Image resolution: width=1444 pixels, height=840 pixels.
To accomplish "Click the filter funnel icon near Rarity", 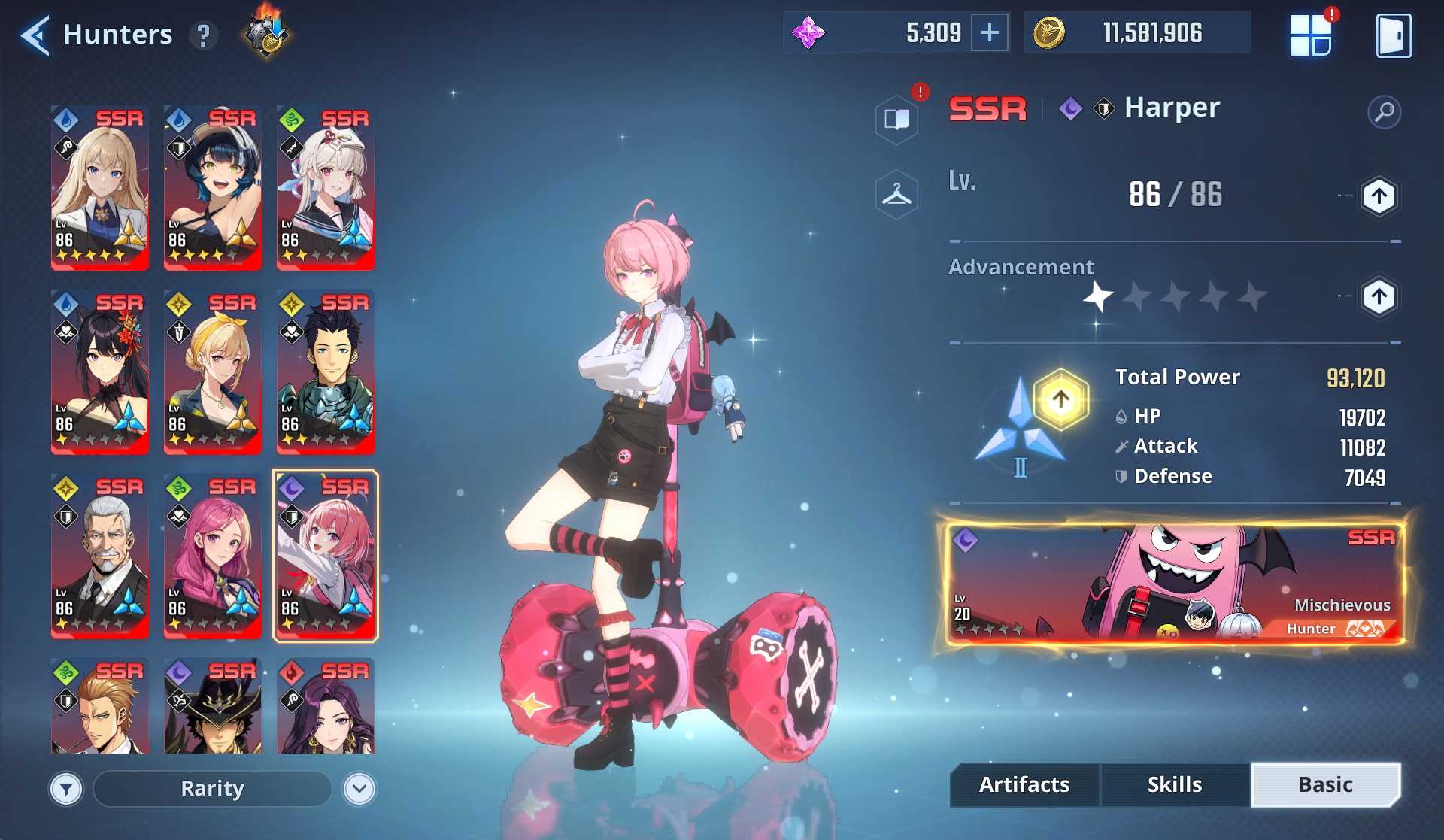I will tap(66, 788).
